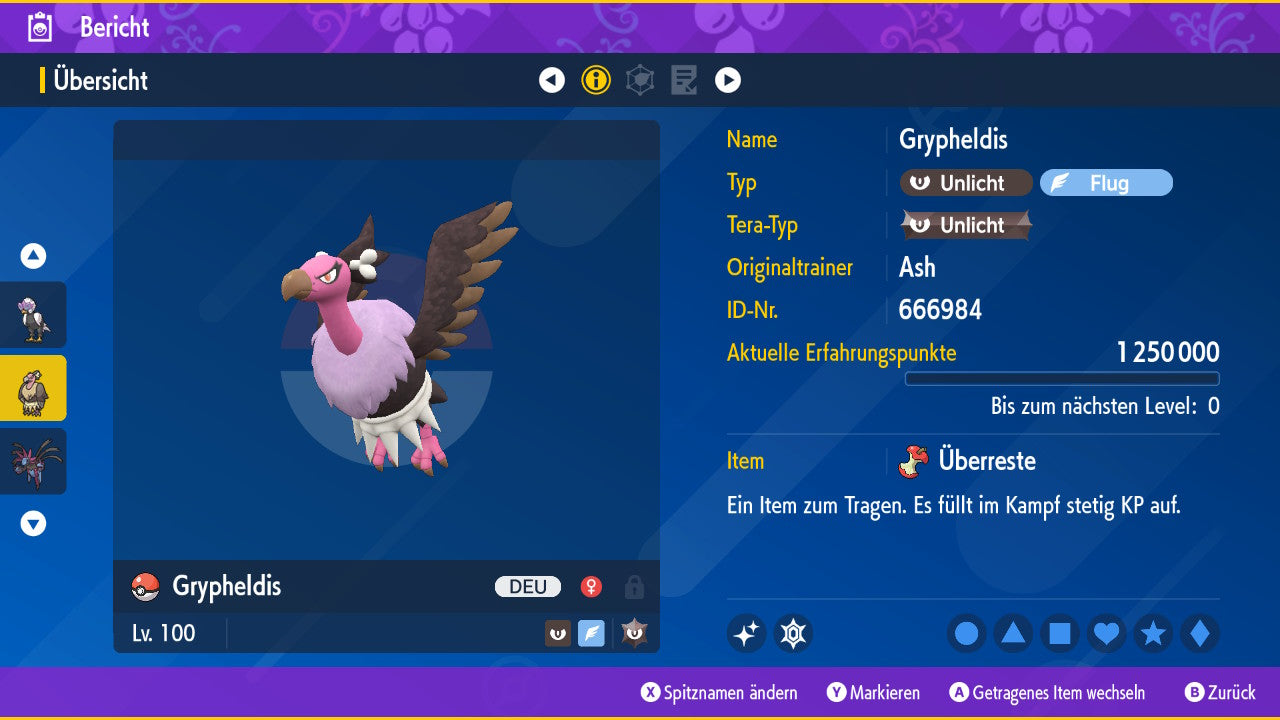Select the bottom party Pokémon thumbnail
1280x720 pixels.
tap(33, 461)
